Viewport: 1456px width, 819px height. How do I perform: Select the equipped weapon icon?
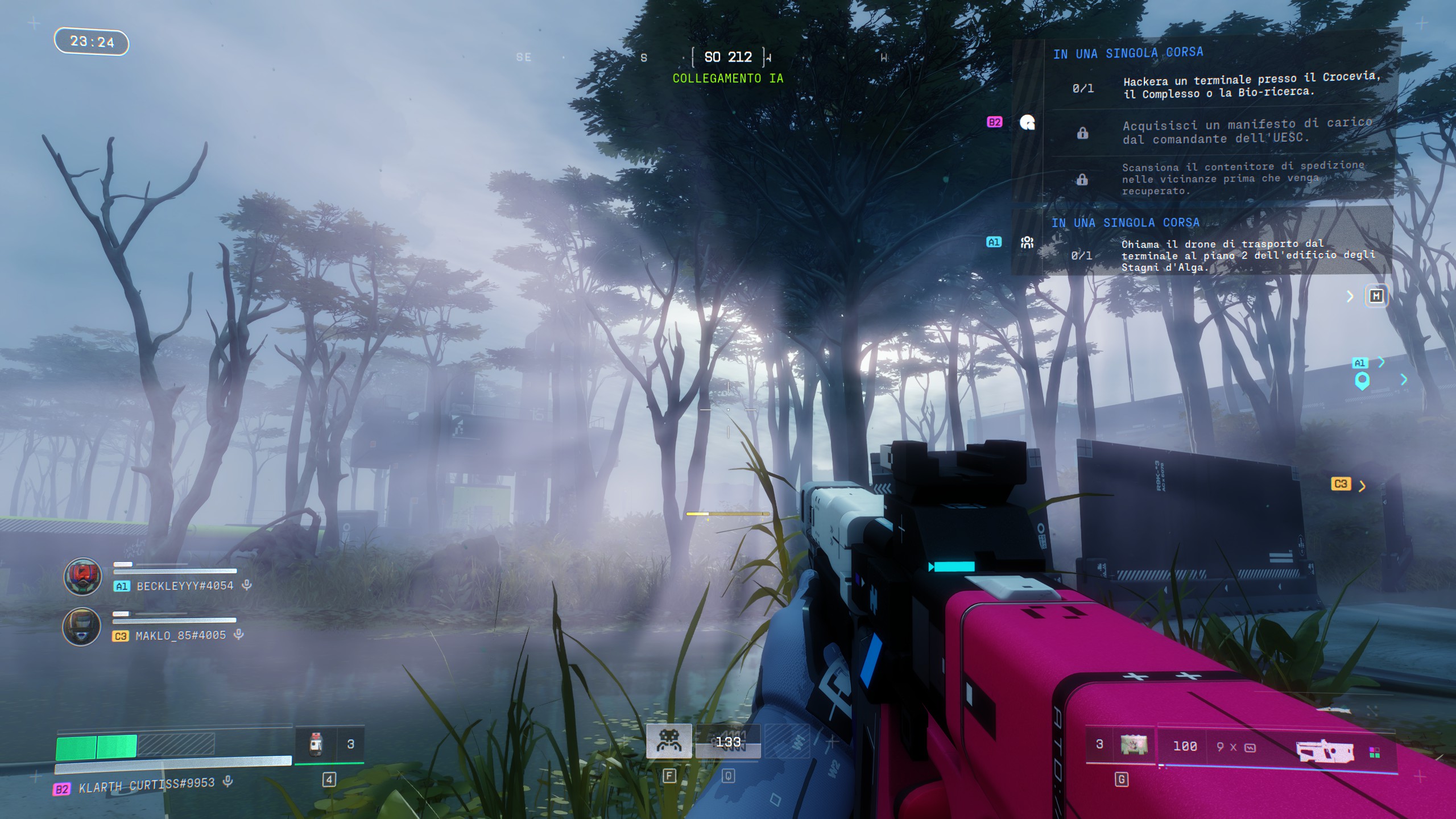tap(1325, 750)
